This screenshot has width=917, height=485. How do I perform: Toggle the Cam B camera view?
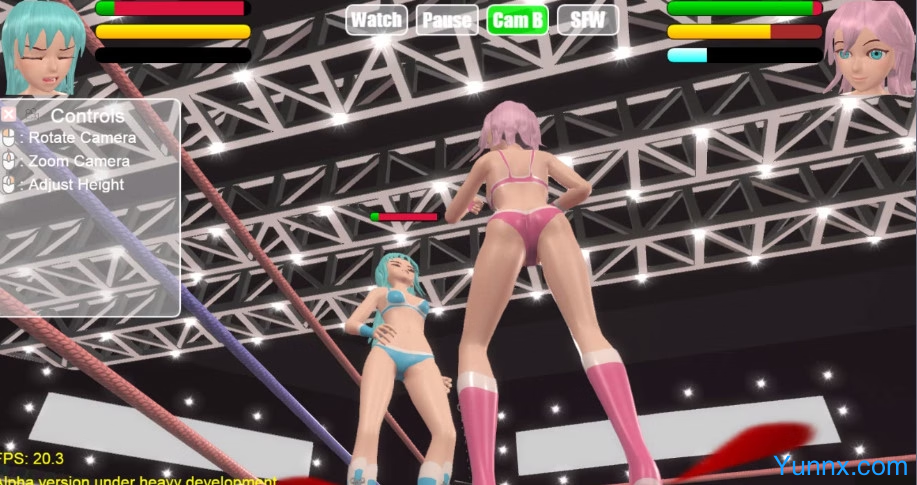coord(518,20)
